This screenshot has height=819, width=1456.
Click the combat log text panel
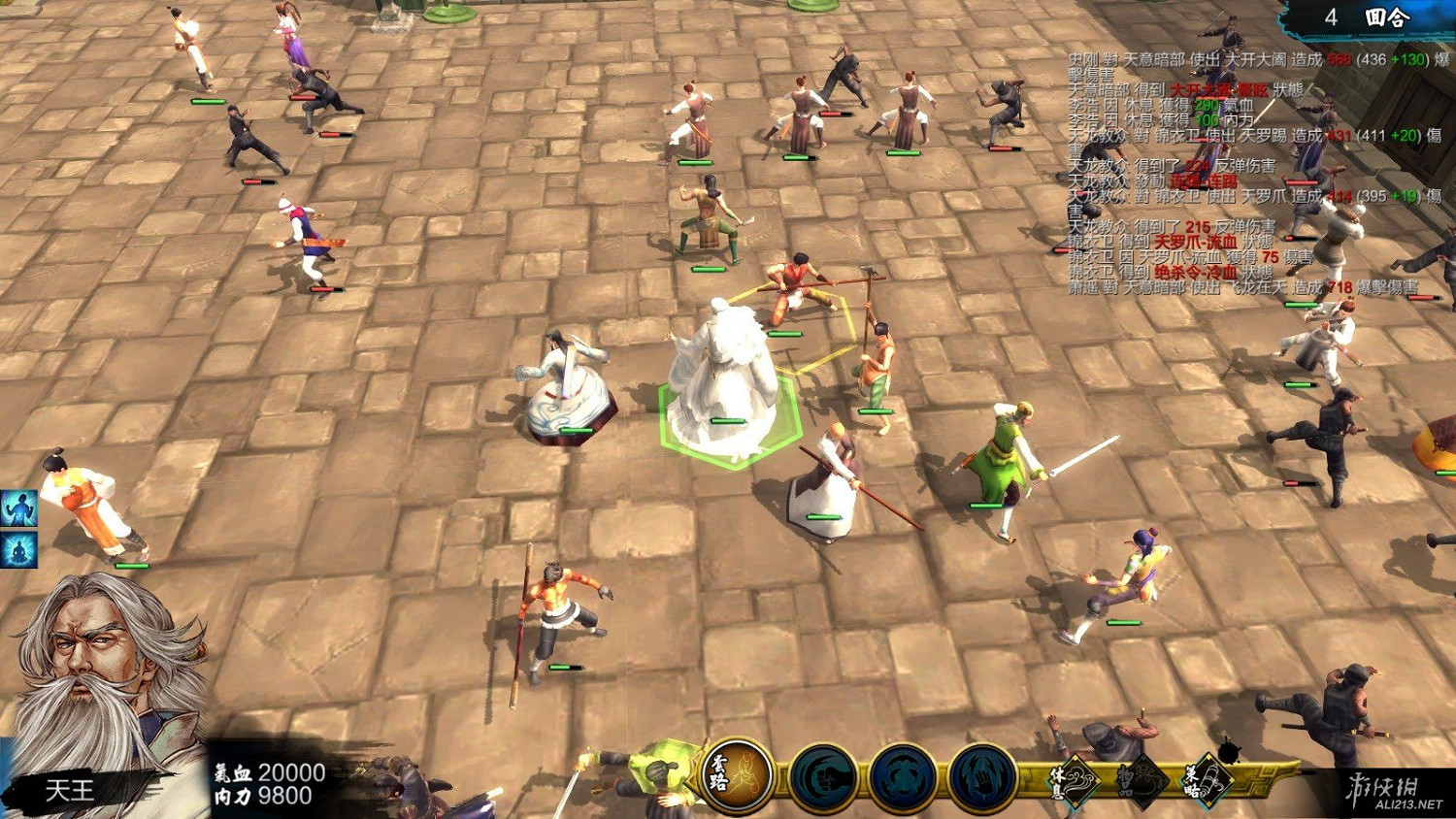click(x=1252, y=173)
